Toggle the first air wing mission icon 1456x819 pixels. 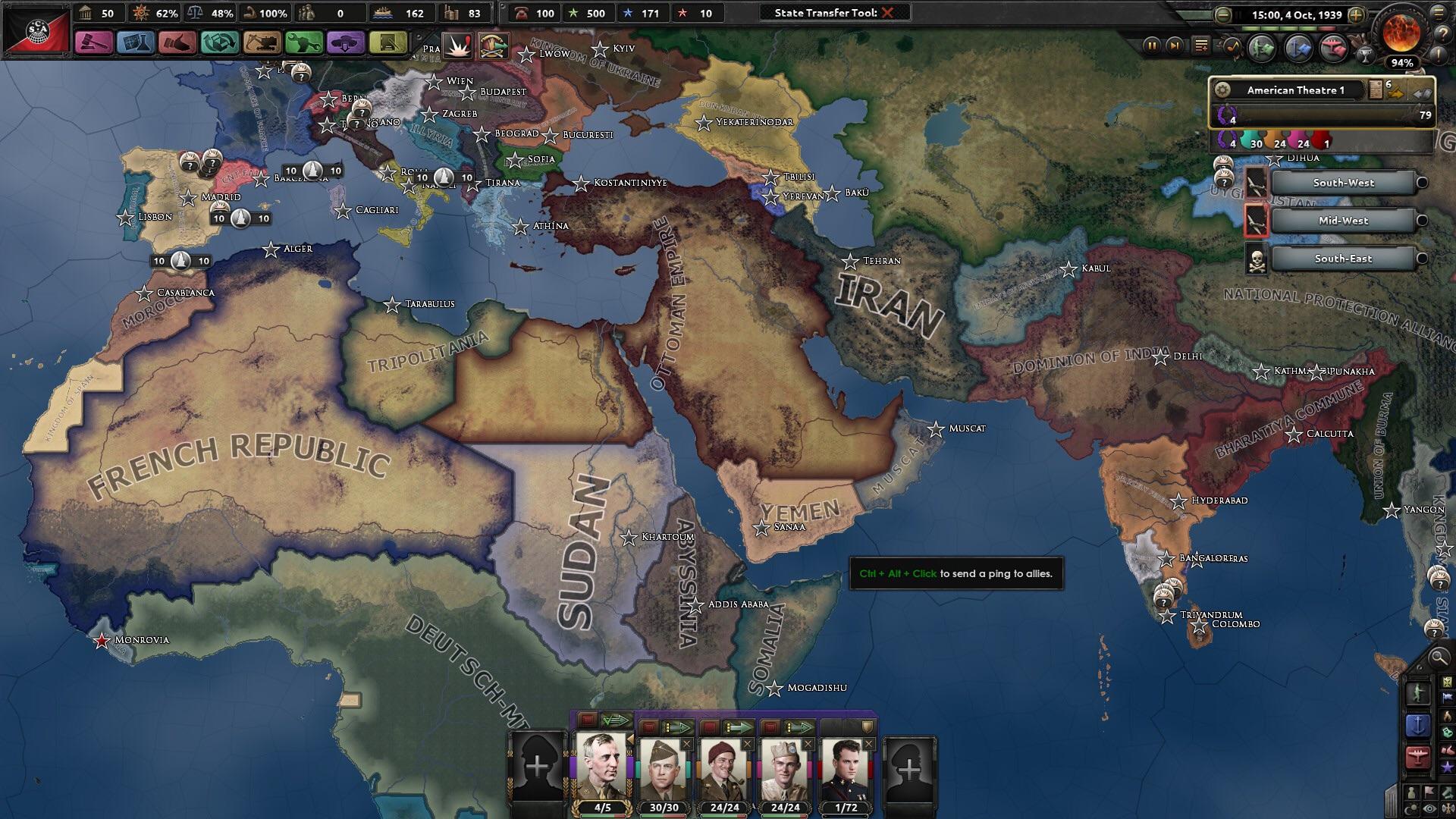coord(1257,183)
